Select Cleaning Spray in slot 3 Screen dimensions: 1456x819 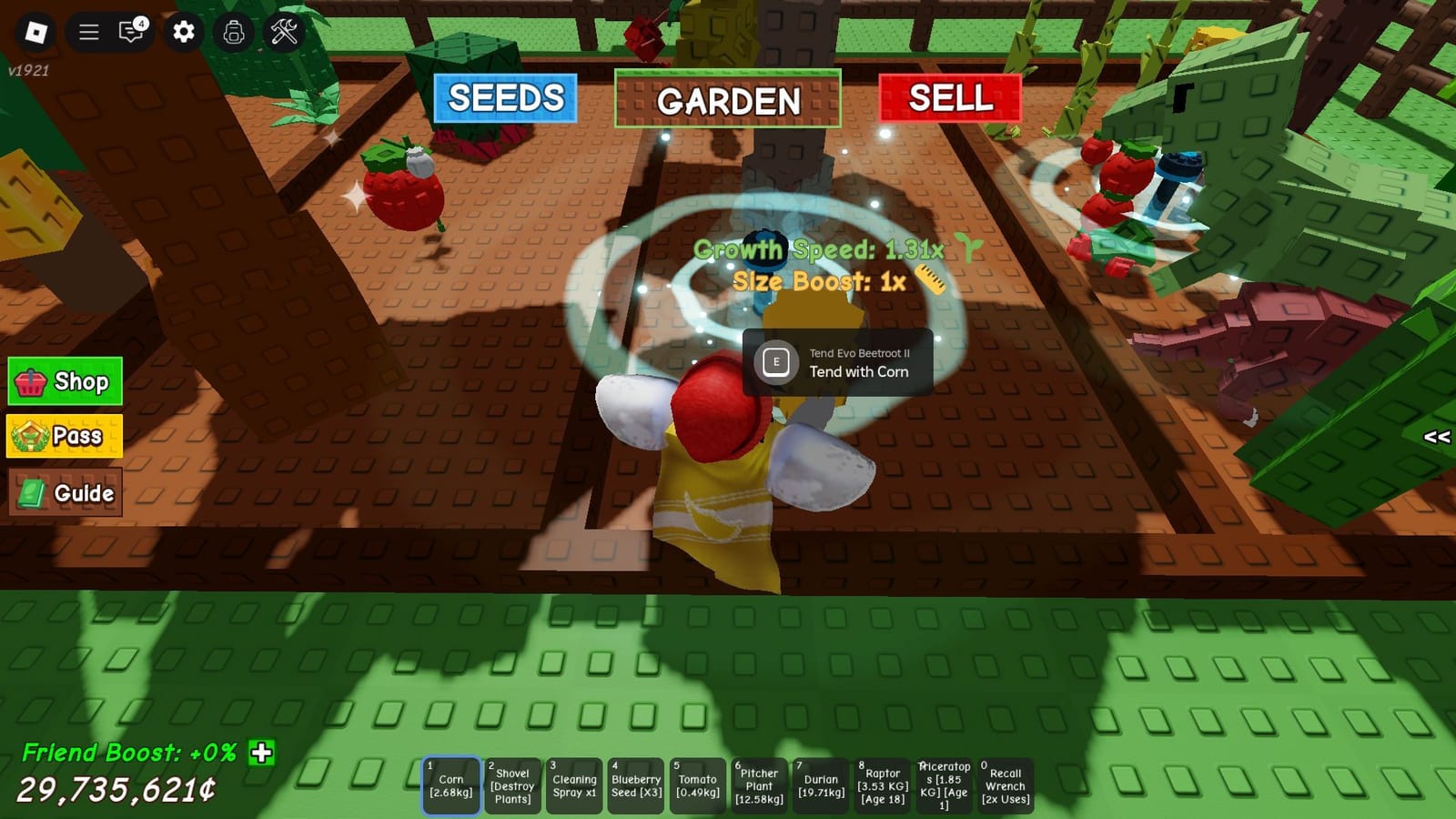click(x=574, y=784)
